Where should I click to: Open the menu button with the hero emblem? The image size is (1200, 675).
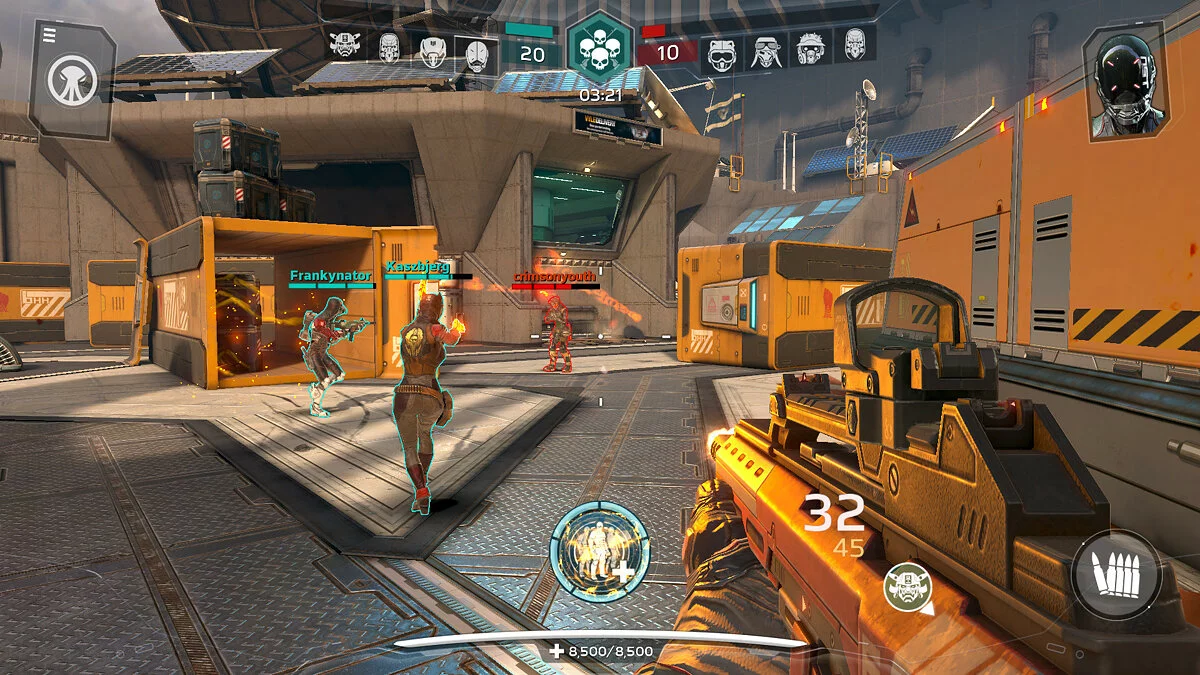pos(72,79)
